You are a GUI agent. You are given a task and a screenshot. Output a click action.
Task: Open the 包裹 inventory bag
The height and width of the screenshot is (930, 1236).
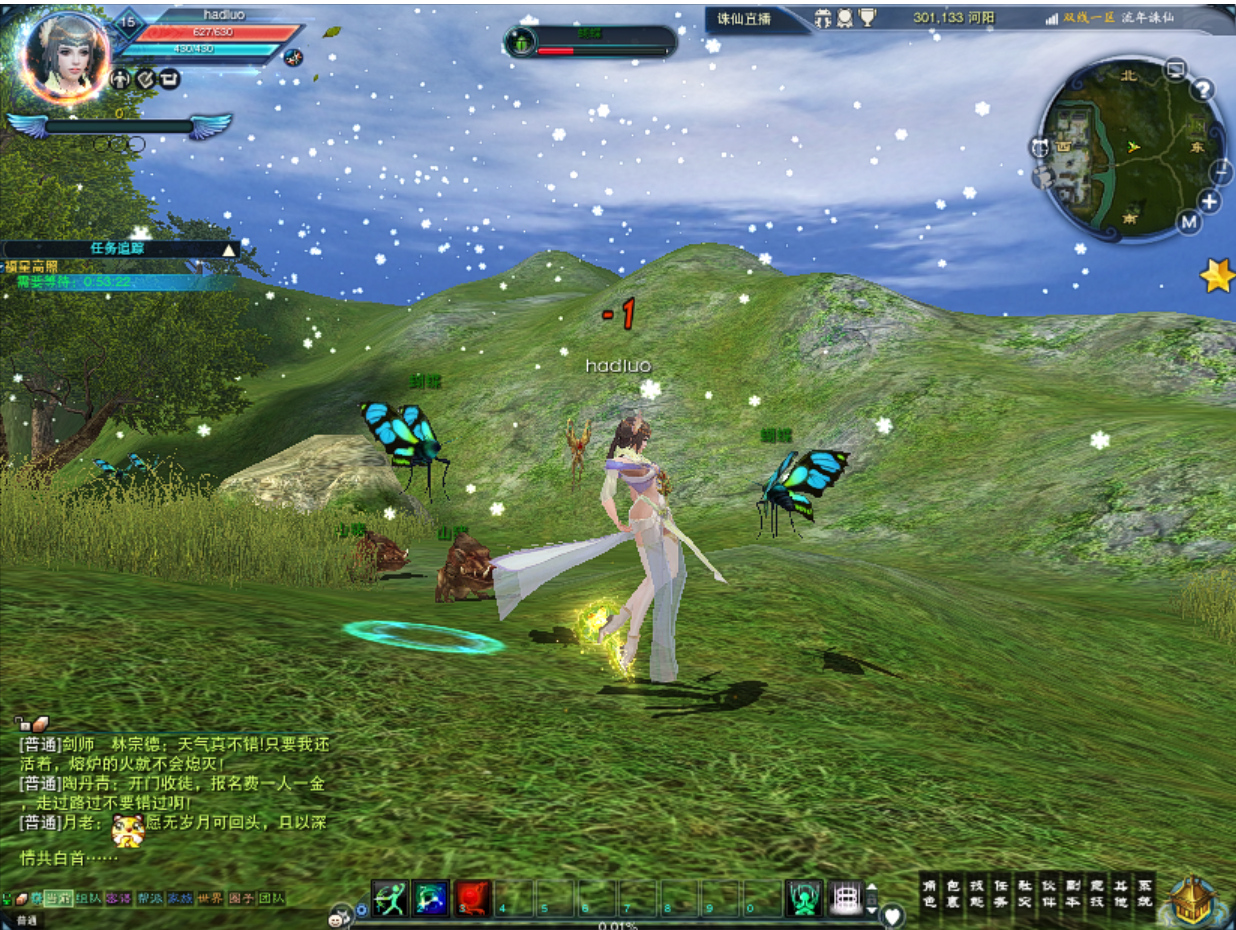click(x=953, y=893)
